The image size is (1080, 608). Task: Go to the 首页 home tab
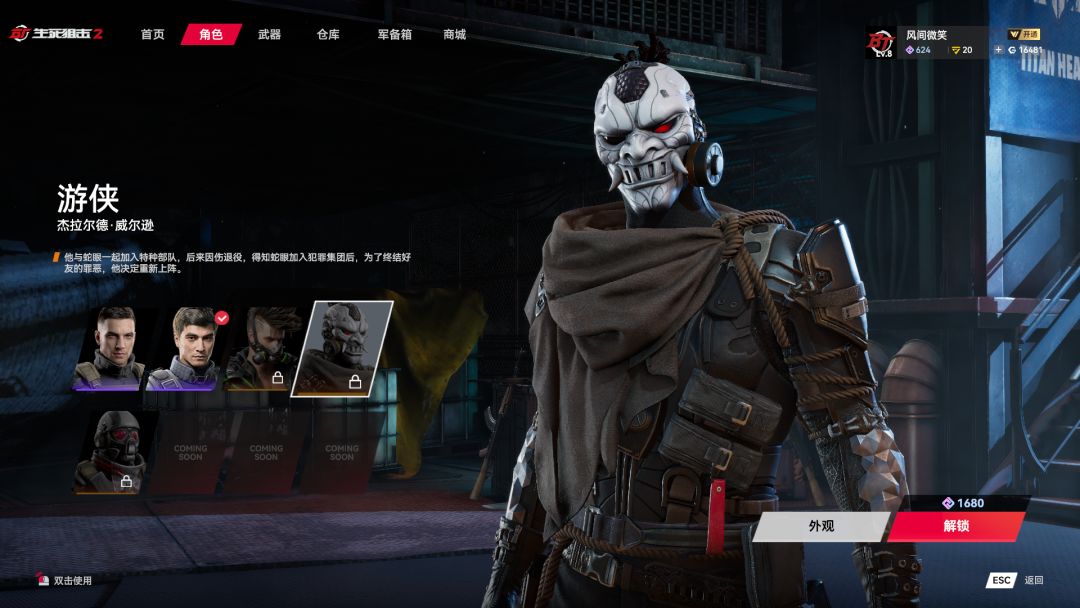(152, 35)
